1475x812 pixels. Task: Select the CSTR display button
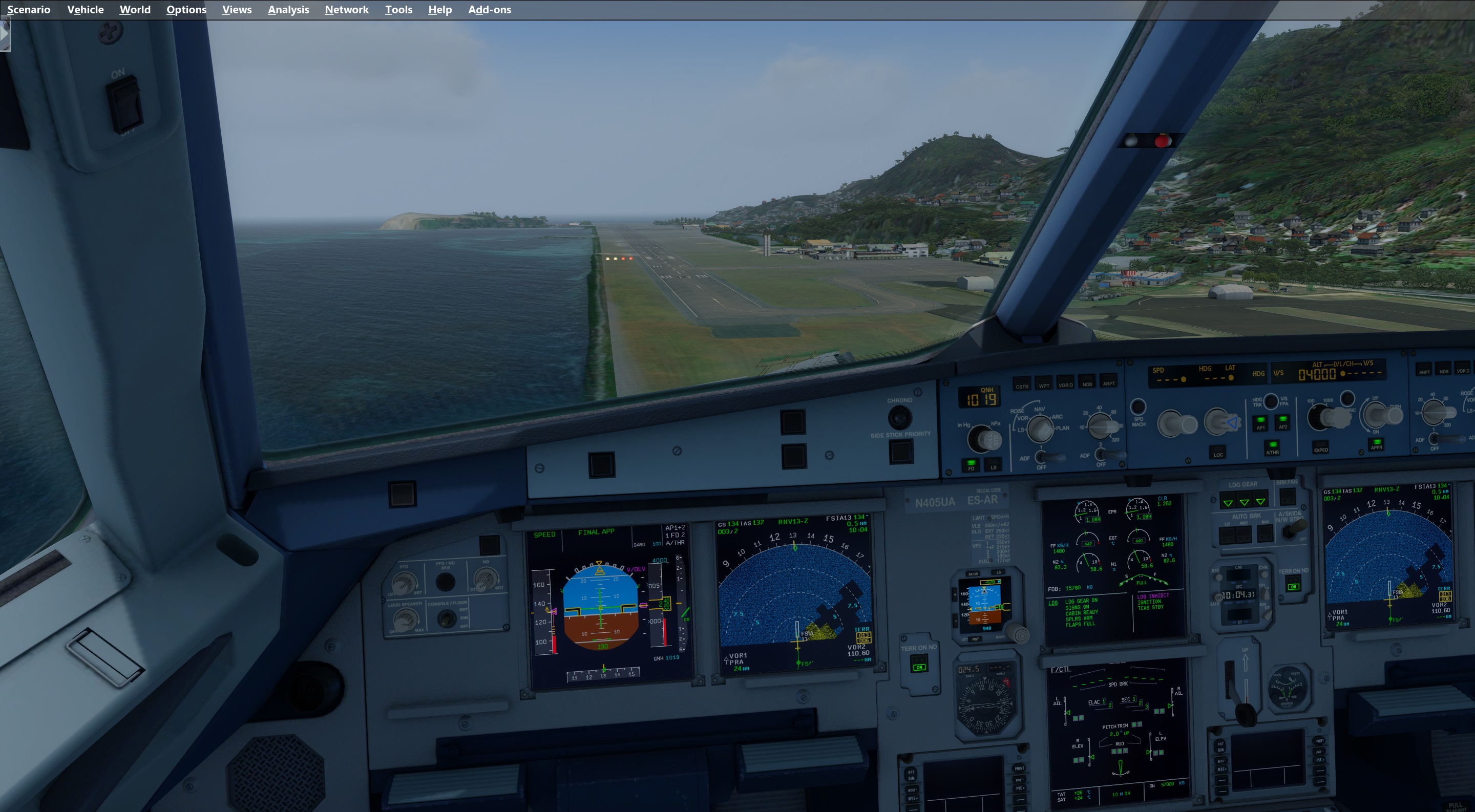[1022, 384]
